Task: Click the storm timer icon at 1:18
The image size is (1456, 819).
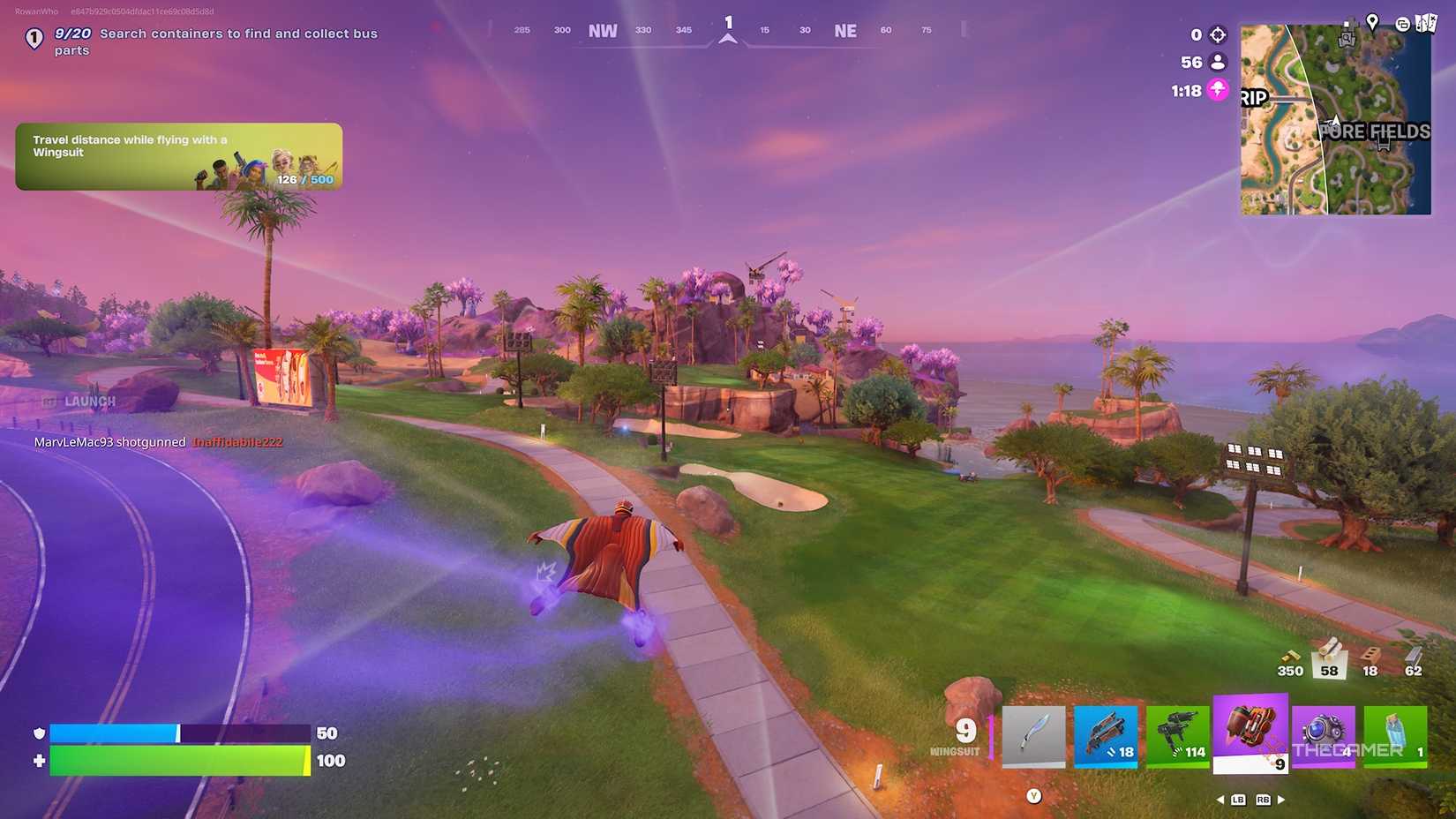Action: pos(1218,89)
